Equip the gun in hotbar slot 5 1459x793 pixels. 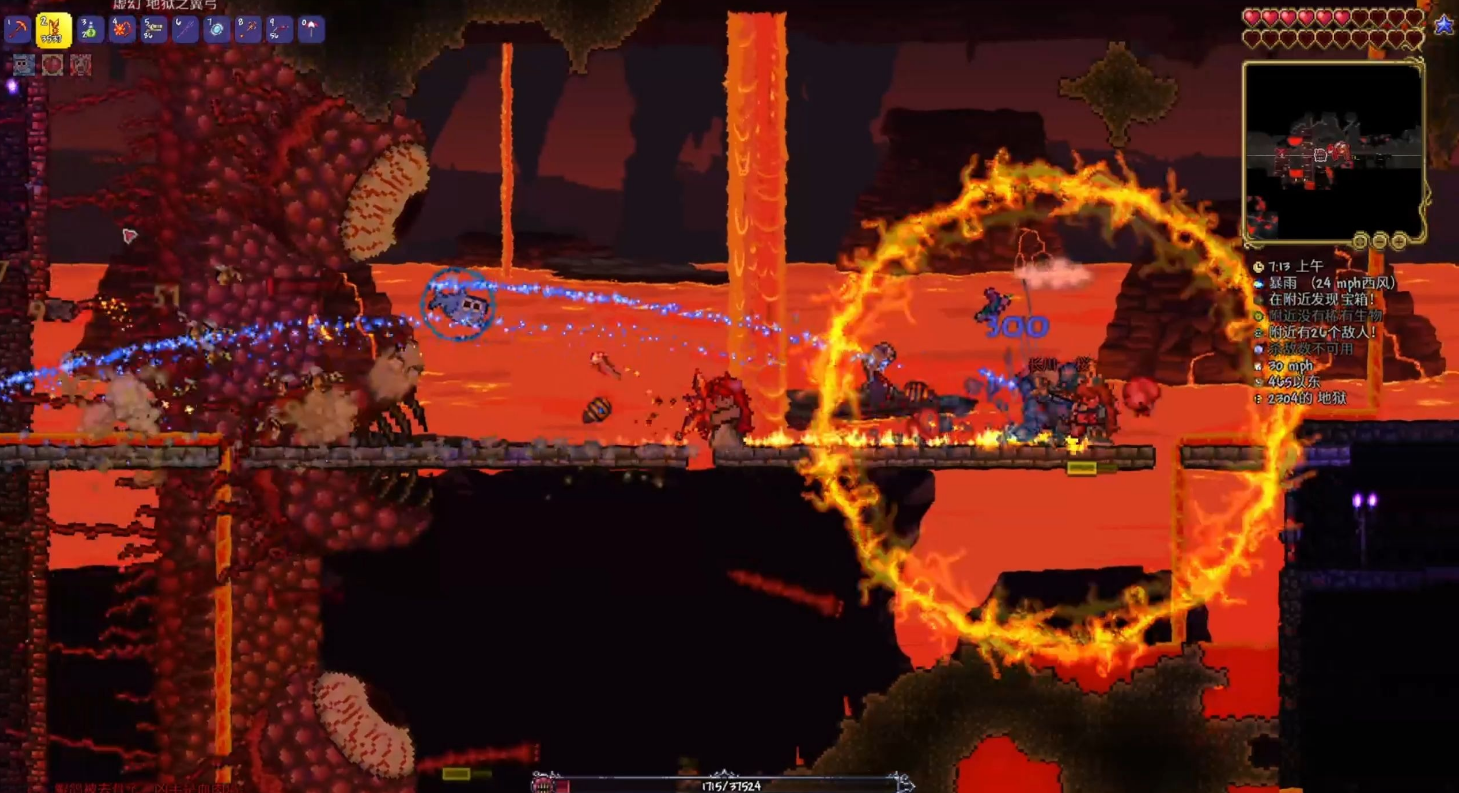pyautogui.click(x=154, y=30)
